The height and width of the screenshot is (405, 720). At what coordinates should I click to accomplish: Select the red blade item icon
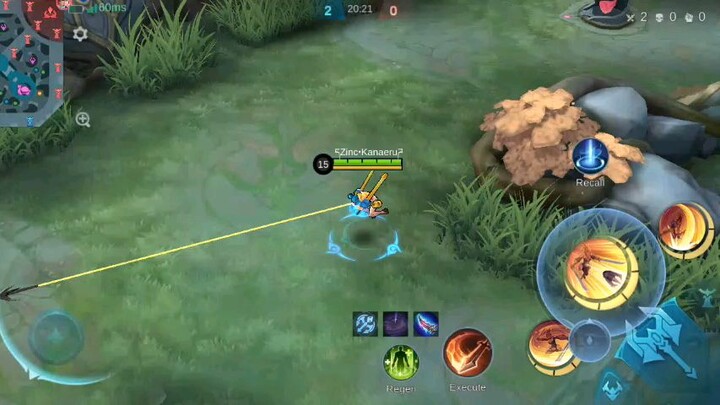click(x=426, y=324)
